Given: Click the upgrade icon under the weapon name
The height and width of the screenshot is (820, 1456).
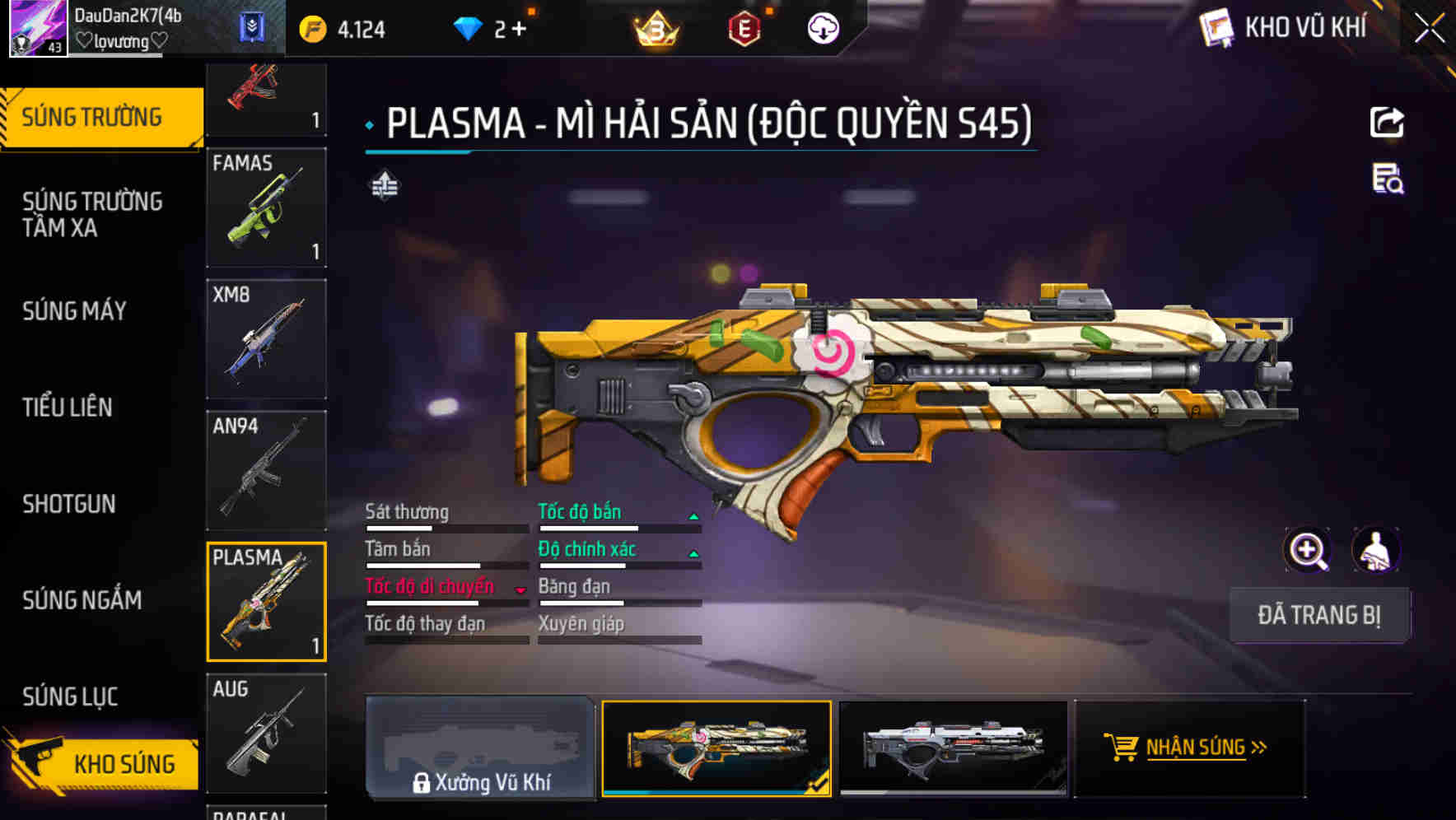Looking at the screenshot, I should click(384, 186).
